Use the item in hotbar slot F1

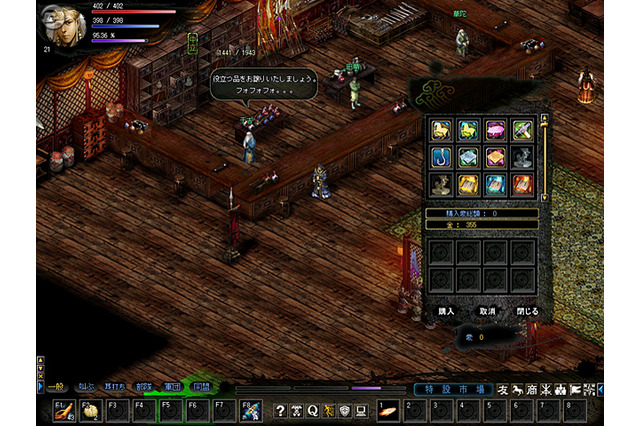point(68,410)
